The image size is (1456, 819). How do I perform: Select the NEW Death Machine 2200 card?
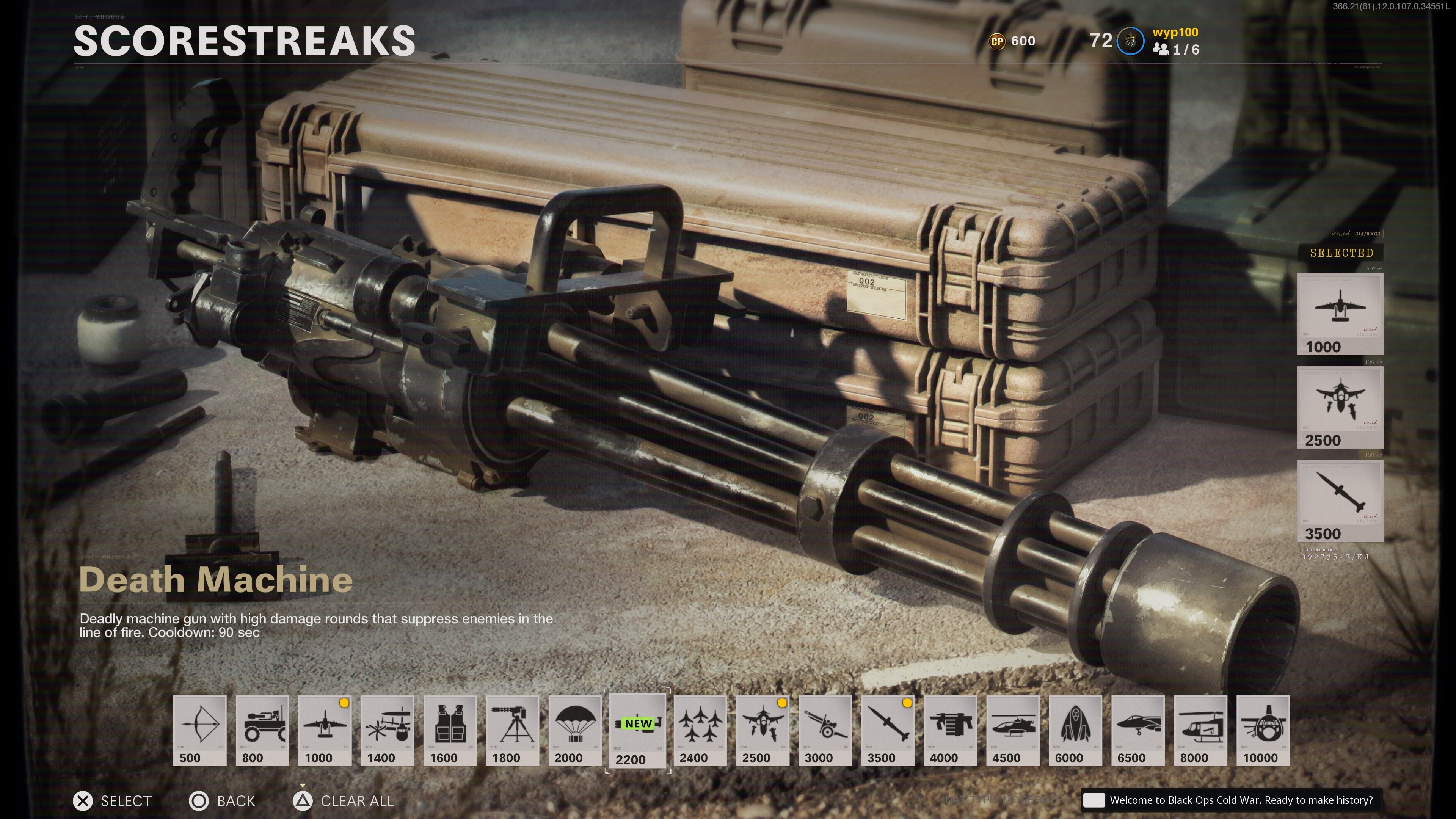coord(637,730)
